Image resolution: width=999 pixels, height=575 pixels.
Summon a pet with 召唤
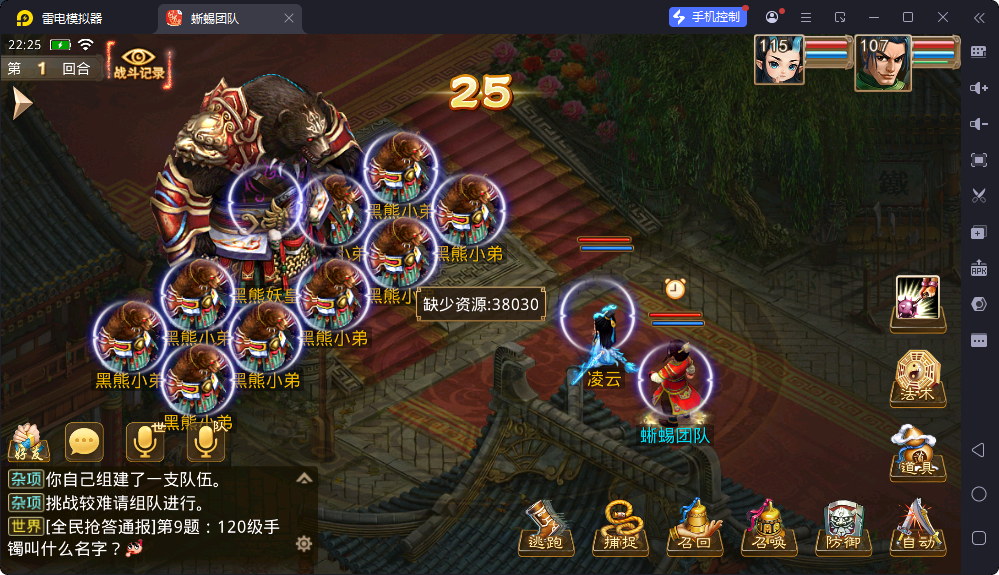click(767, 527)
